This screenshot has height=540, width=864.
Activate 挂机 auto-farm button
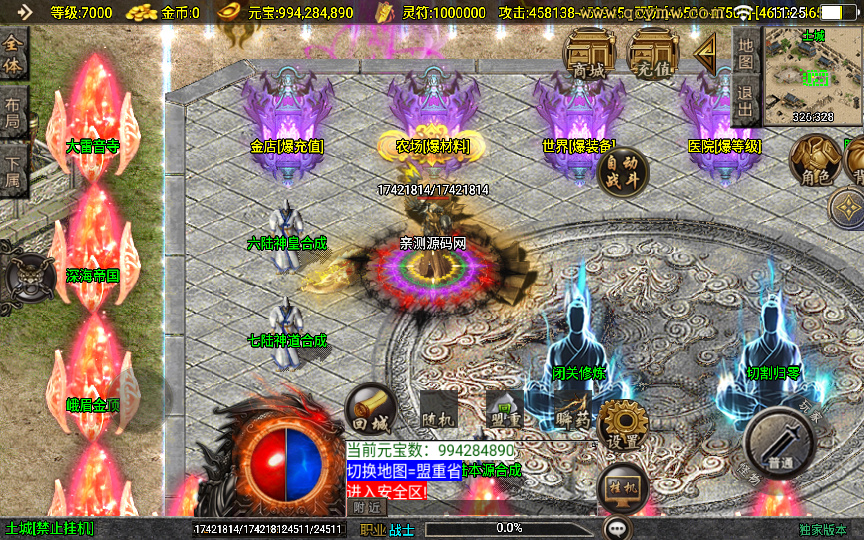[623, 489]
